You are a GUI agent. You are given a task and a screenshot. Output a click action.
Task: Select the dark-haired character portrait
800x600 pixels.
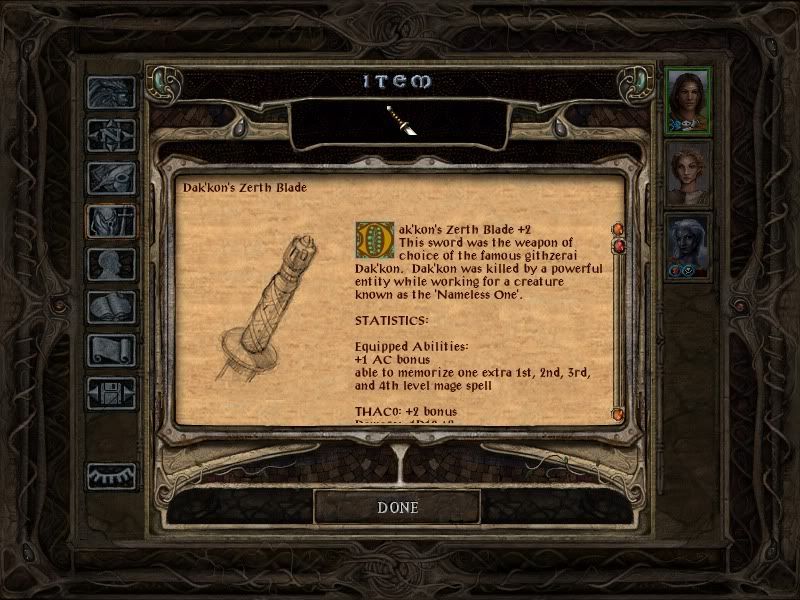688,99
